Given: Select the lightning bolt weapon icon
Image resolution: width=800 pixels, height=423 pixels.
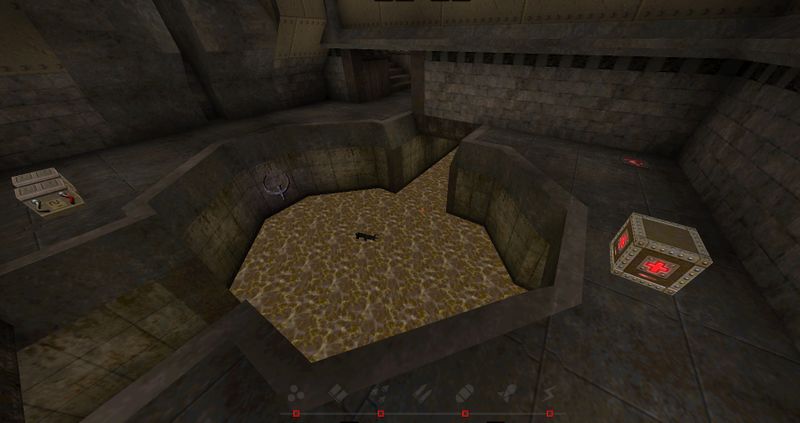Looking at the screenshot, I should point(548,394).
